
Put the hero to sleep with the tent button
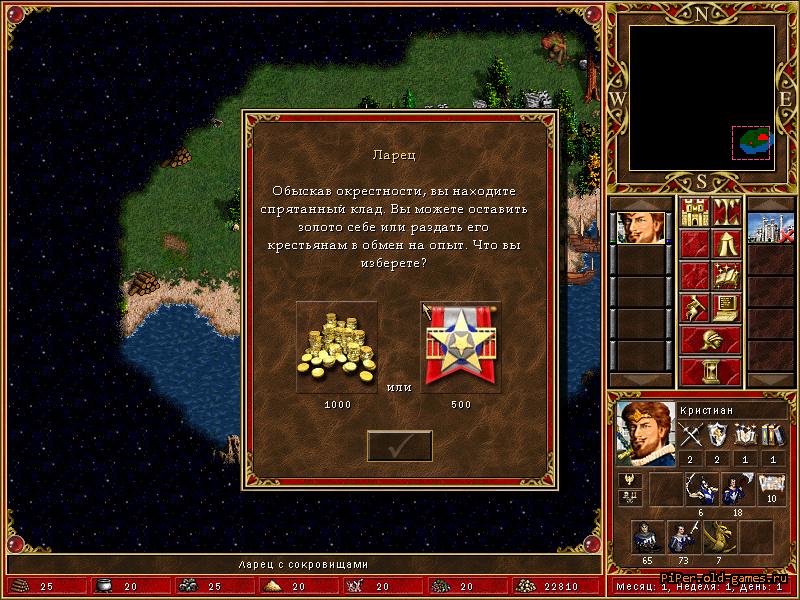point(727,244)
